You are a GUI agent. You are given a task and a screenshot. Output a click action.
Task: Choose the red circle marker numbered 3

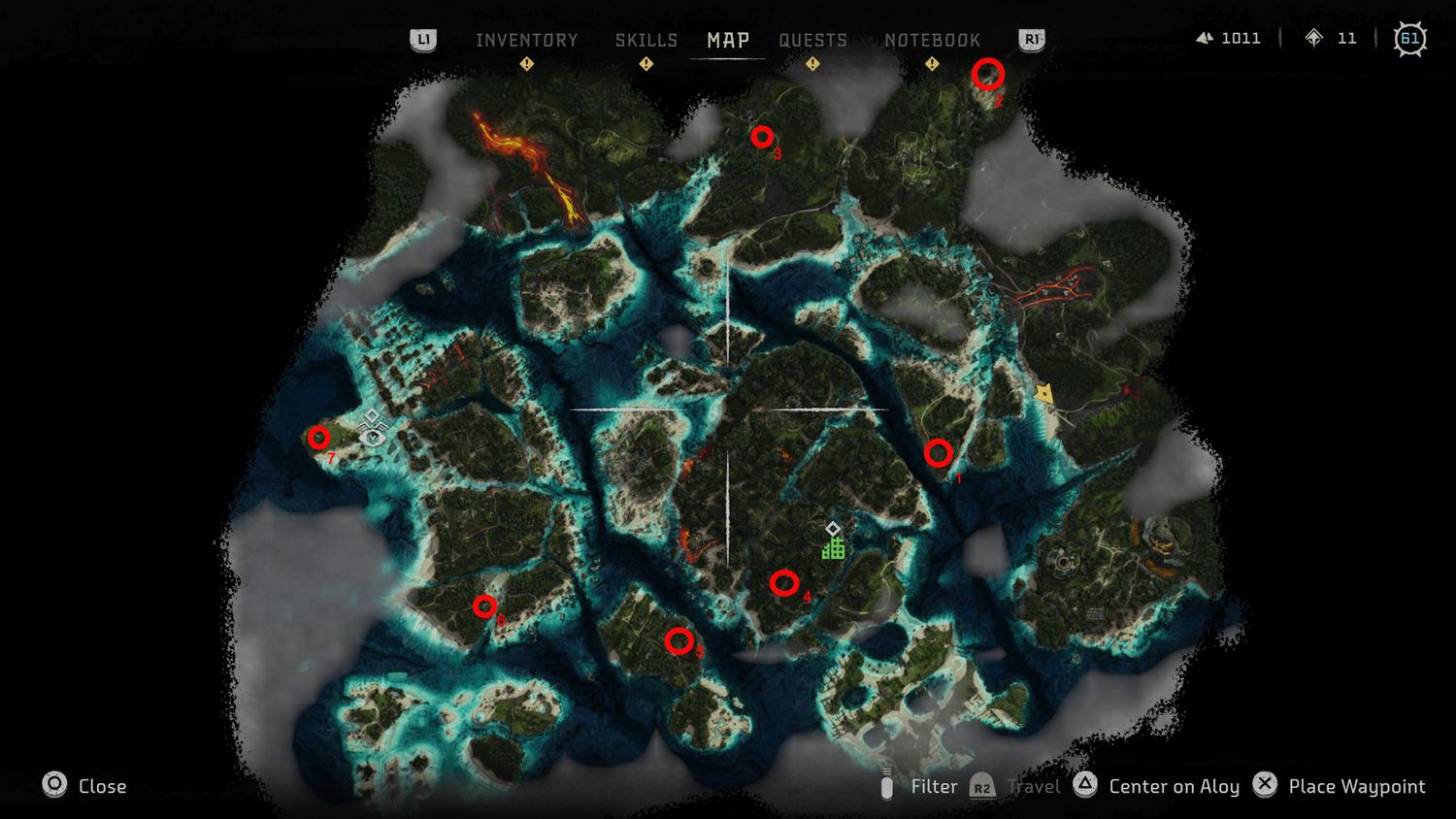click(762, 137)
